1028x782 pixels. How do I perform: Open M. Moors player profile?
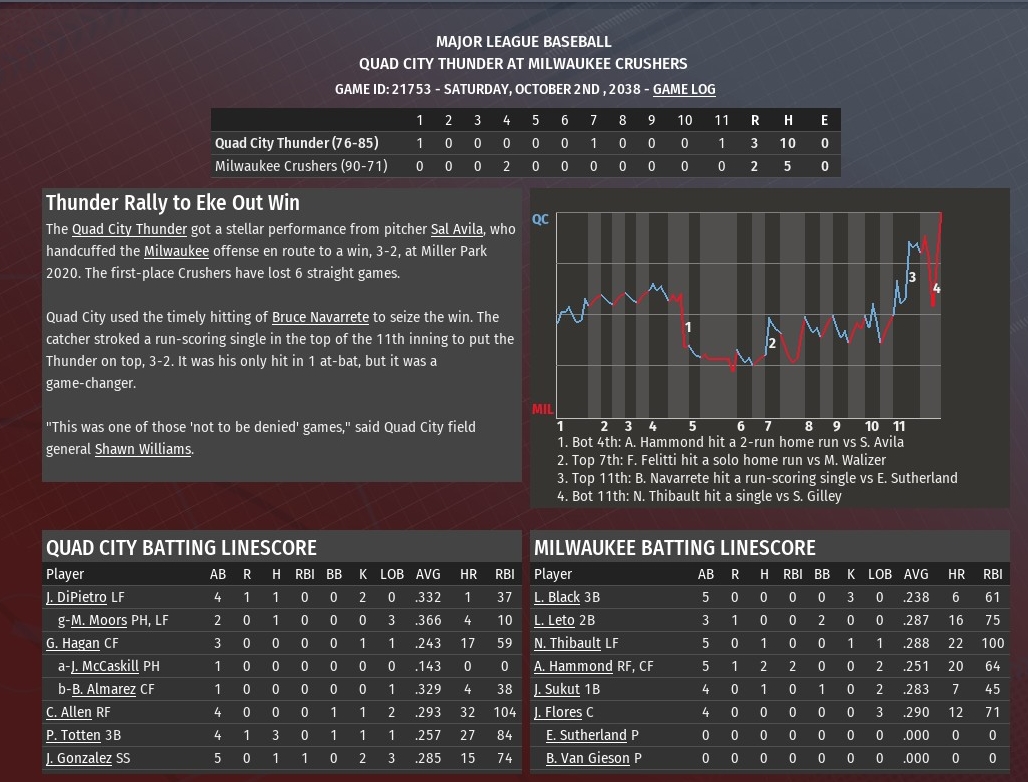click(103, 620)
